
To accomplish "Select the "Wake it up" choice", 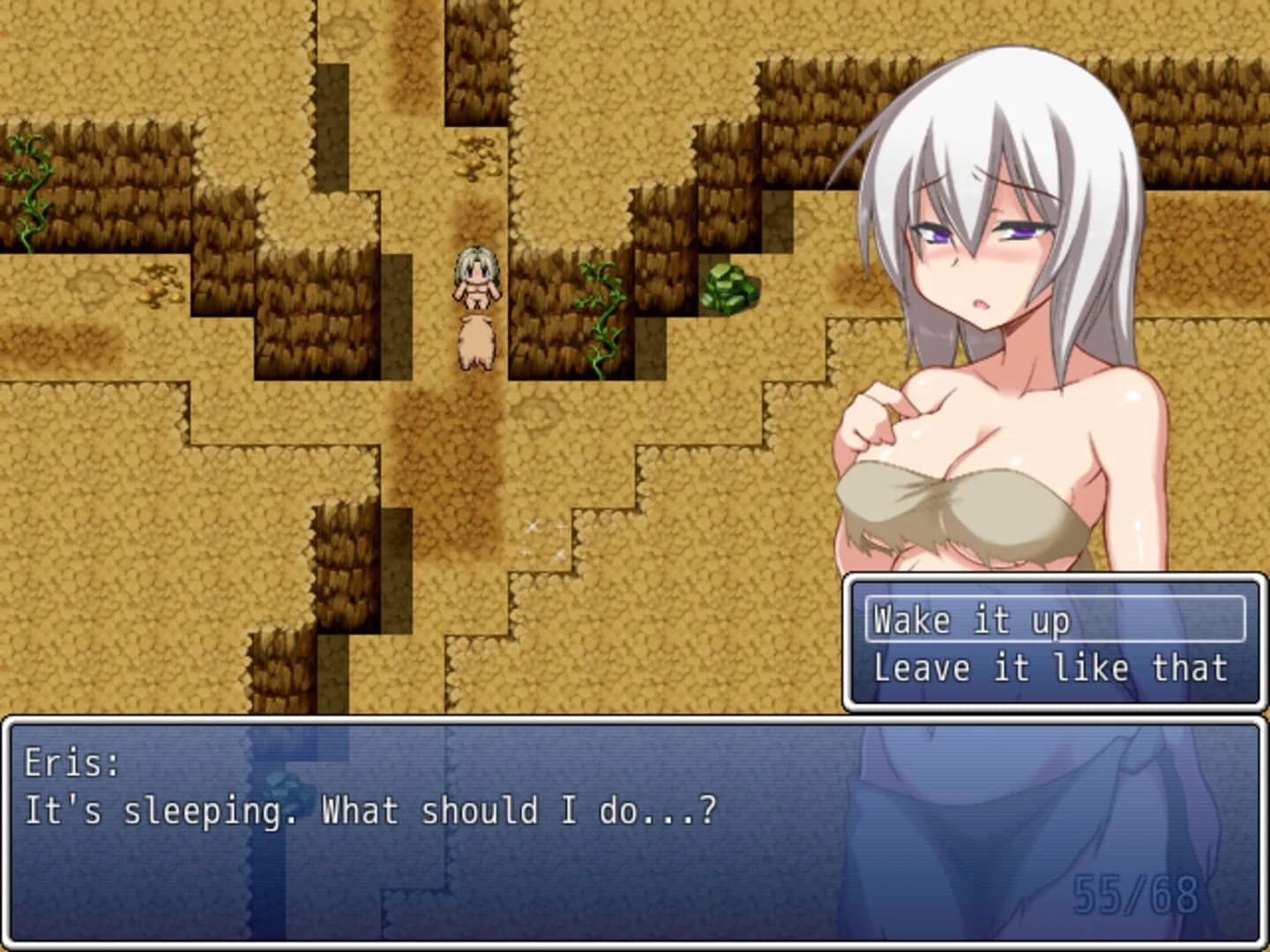I will pyautogui.click(x=970, y=621).
